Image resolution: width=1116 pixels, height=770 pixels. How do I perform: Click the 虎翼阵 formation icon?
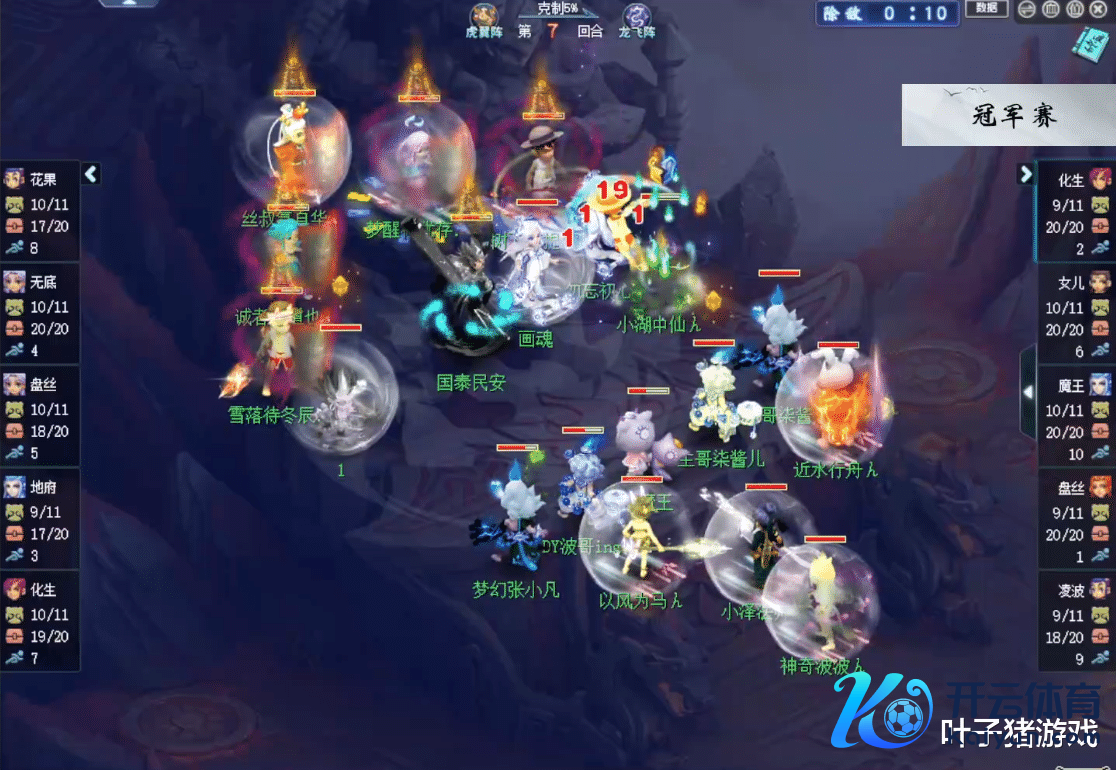point(484,18)
